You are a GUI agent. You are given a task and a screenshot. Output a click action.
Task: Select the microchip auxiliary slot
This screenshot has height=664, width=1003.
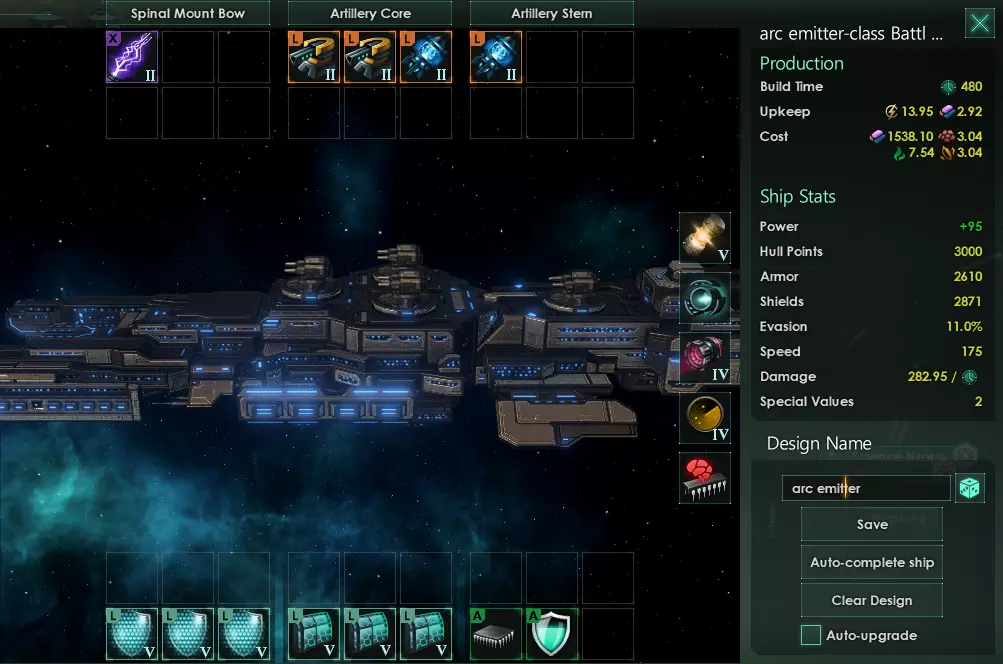coord(496,634)
